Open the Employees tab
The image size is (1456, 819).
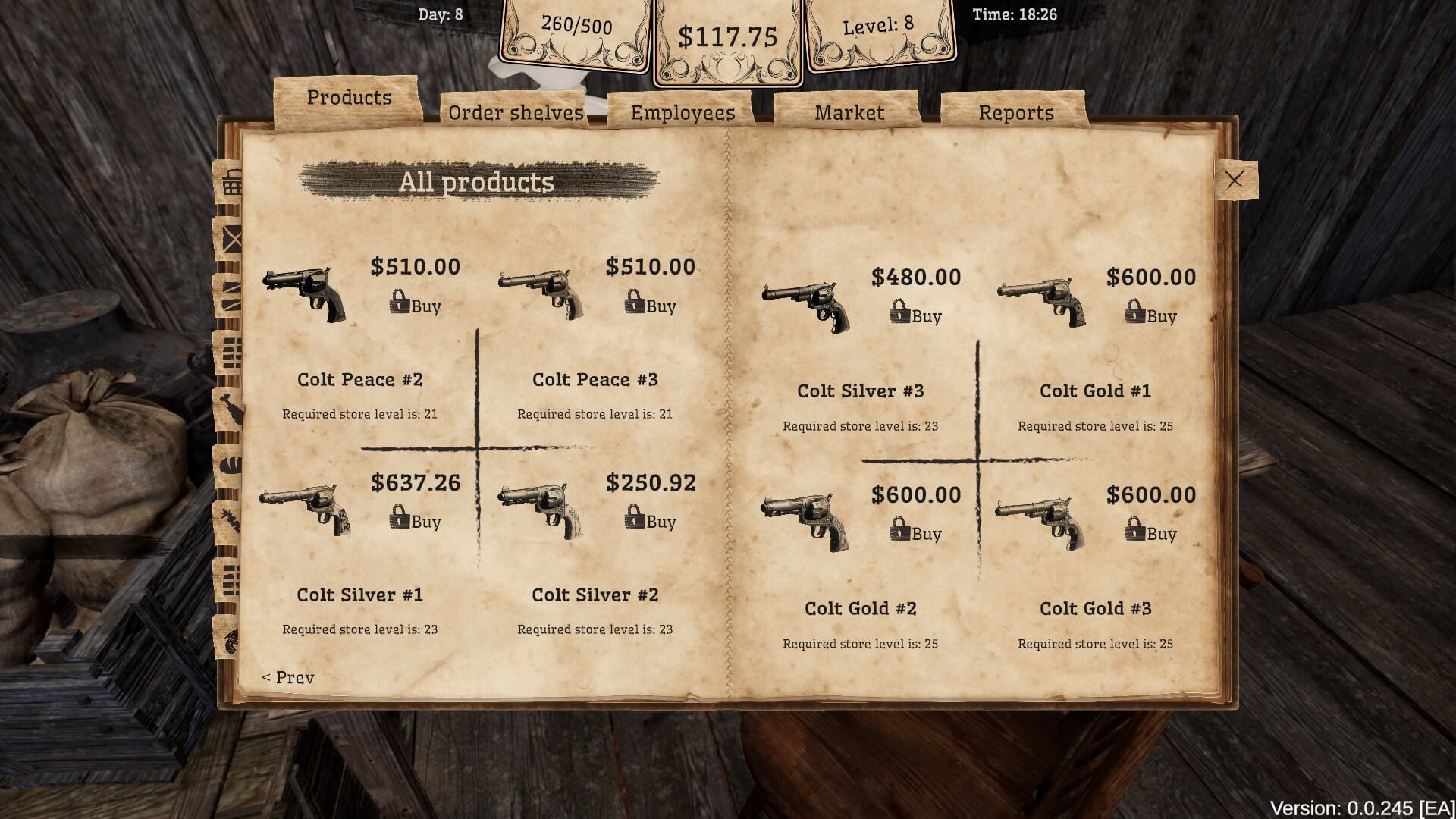[682, 112]
